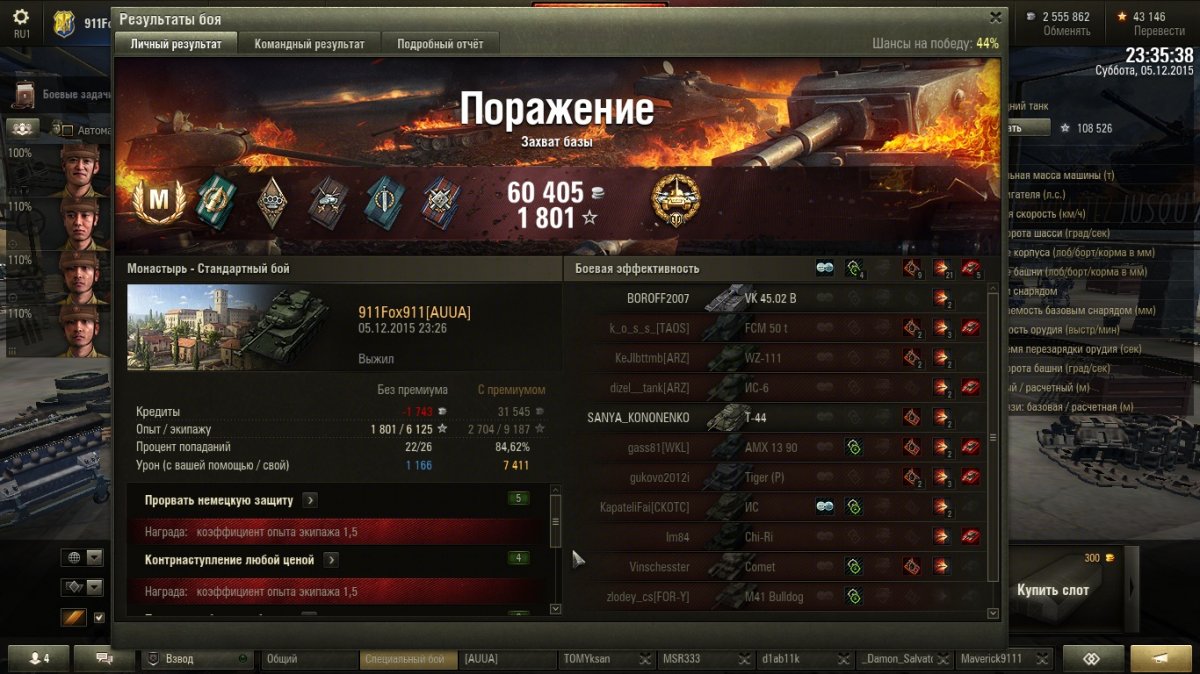Switch to the Общий chat channel

(307, 659)
